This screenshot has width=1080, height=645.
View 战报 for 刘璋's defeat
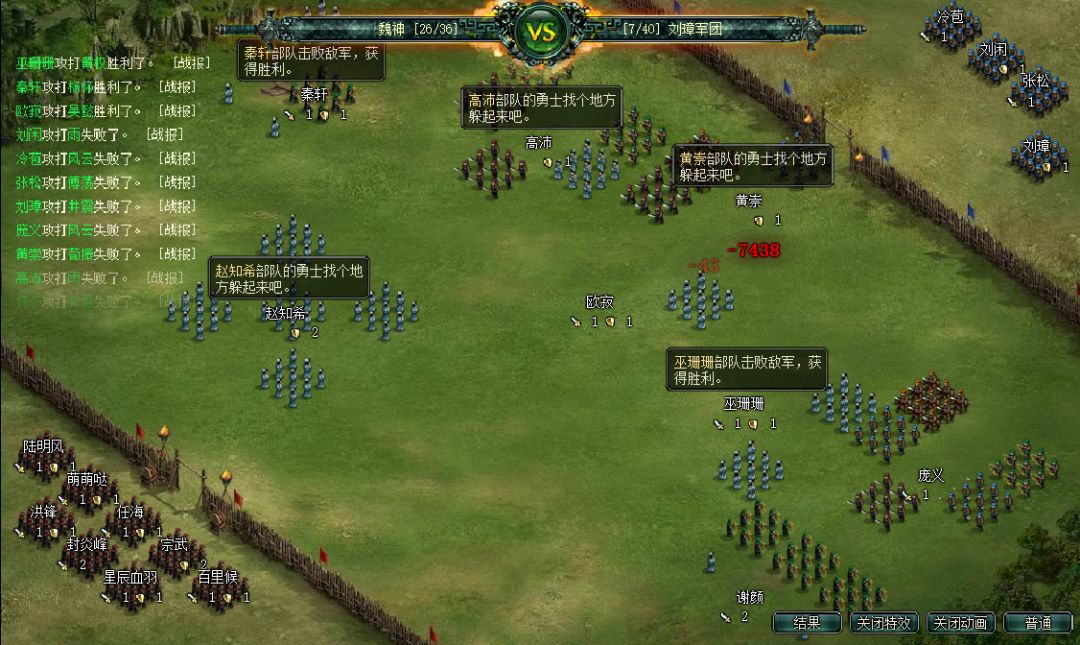click(177, 207)
